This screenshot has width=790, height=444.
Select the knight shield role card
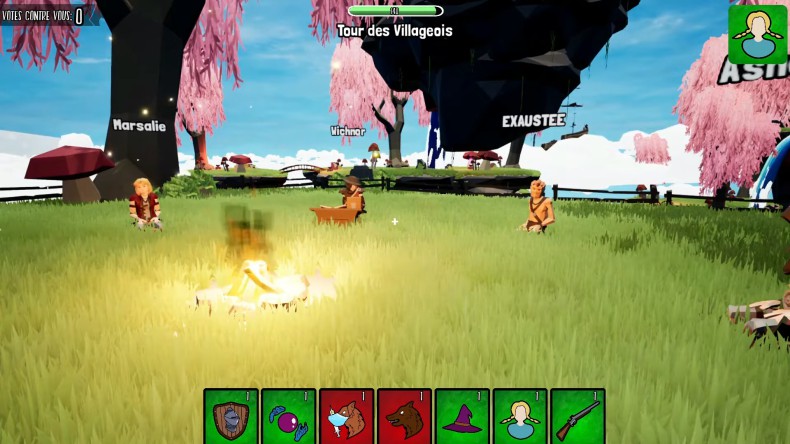(231, 416)
